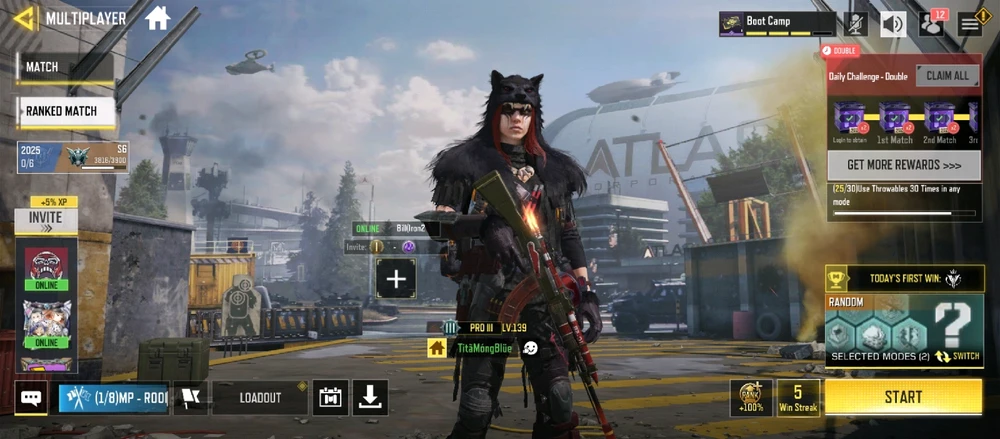The height and width of the screenshot is (439, 1000).
Task: Open the INVITE friends panel
Action: [45, 218]
